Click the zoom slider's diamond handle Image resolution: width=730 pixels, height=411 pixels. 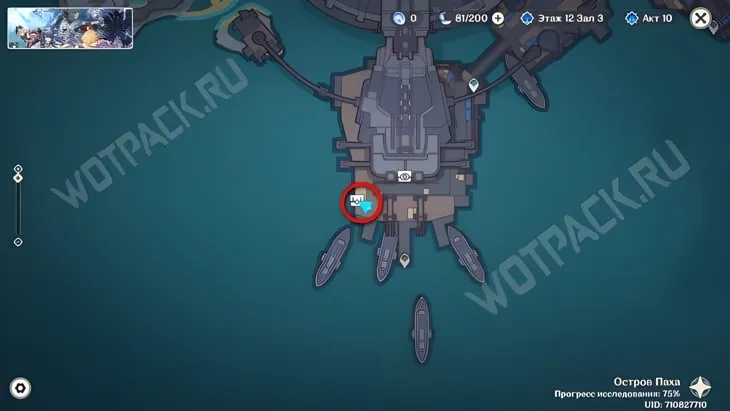coord(18,179)
